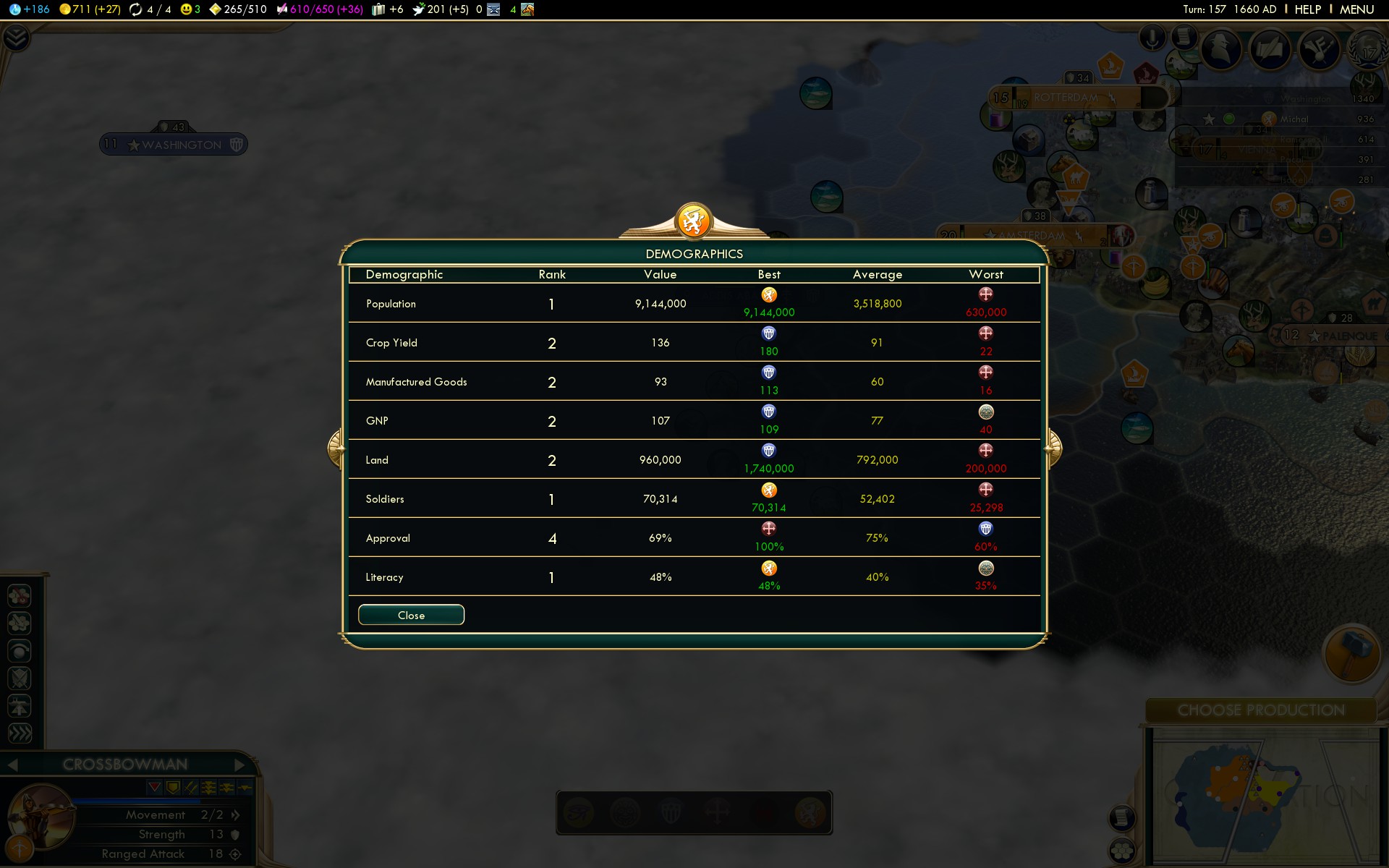Go to the next info screen arrow
This screenshot has height=868, width=1389.
[x=1054, y=448]
